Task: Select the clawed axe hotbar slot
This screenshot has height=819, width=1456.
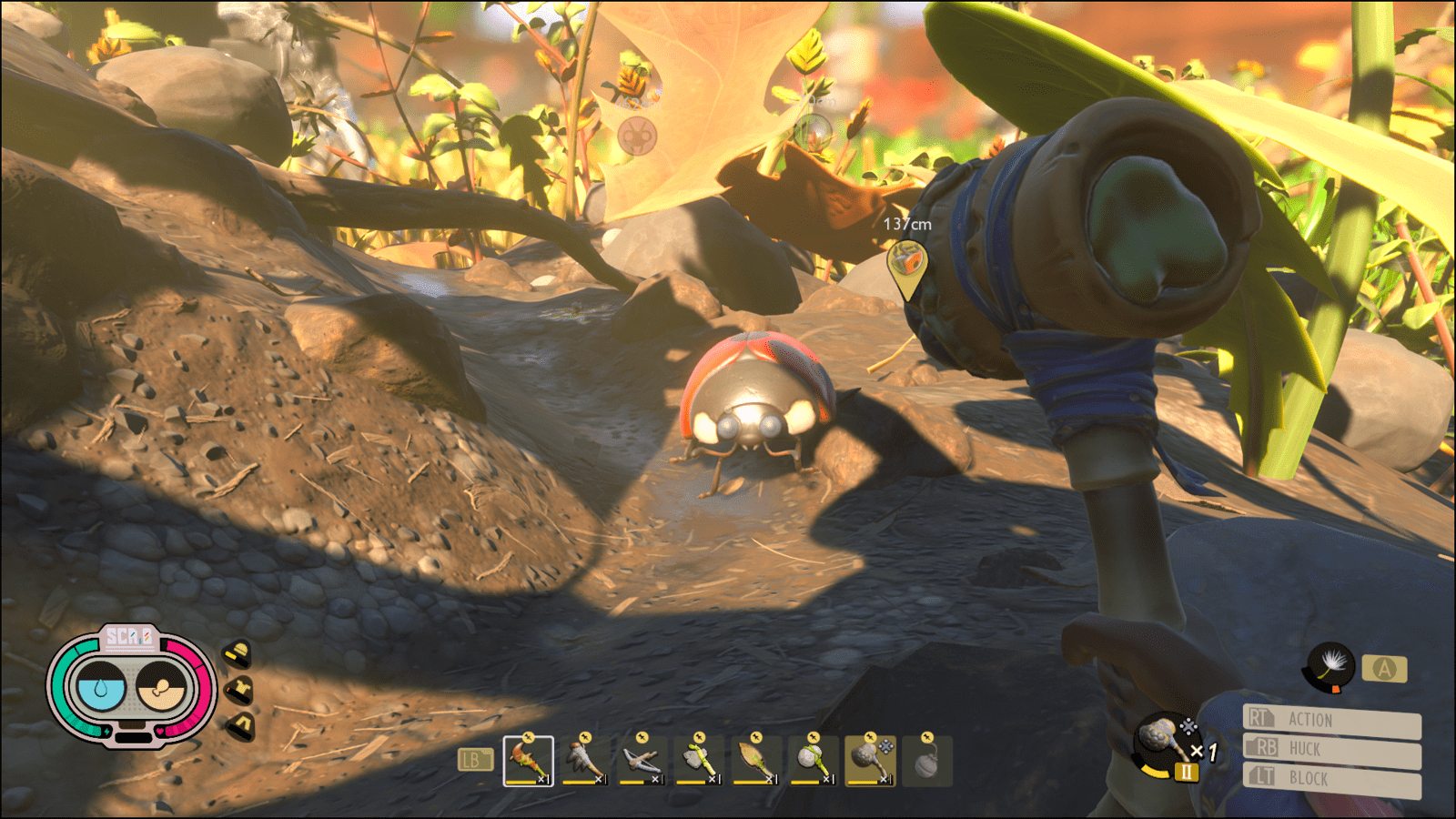Action: pyautogui.click(x=584, y=761)
